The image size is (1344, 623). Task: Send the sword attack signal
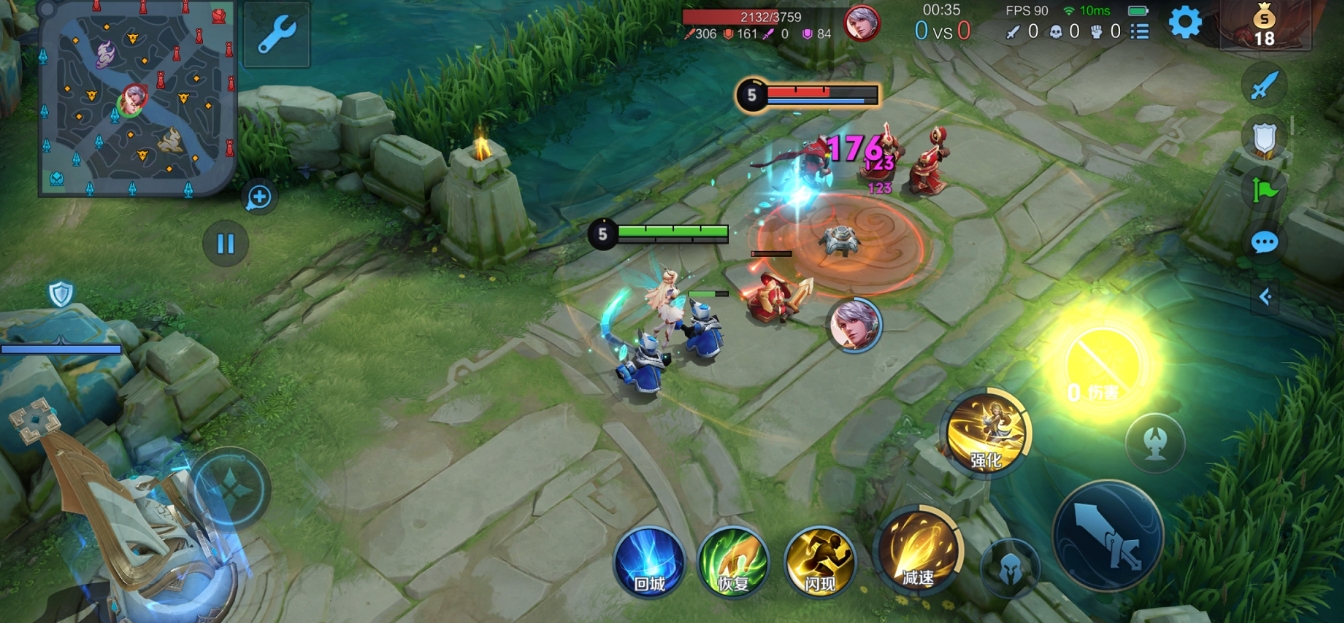1264,85
